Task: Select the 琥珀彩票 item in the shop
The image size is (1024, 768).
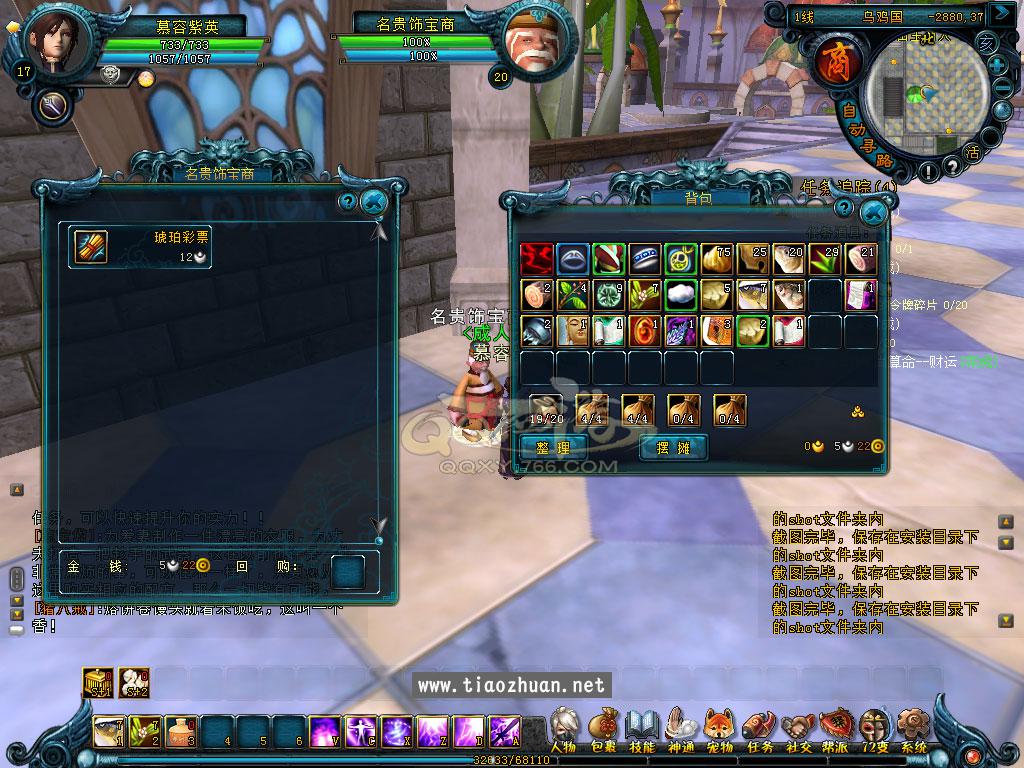Action: pyautogui.click(x=92, y=246)
